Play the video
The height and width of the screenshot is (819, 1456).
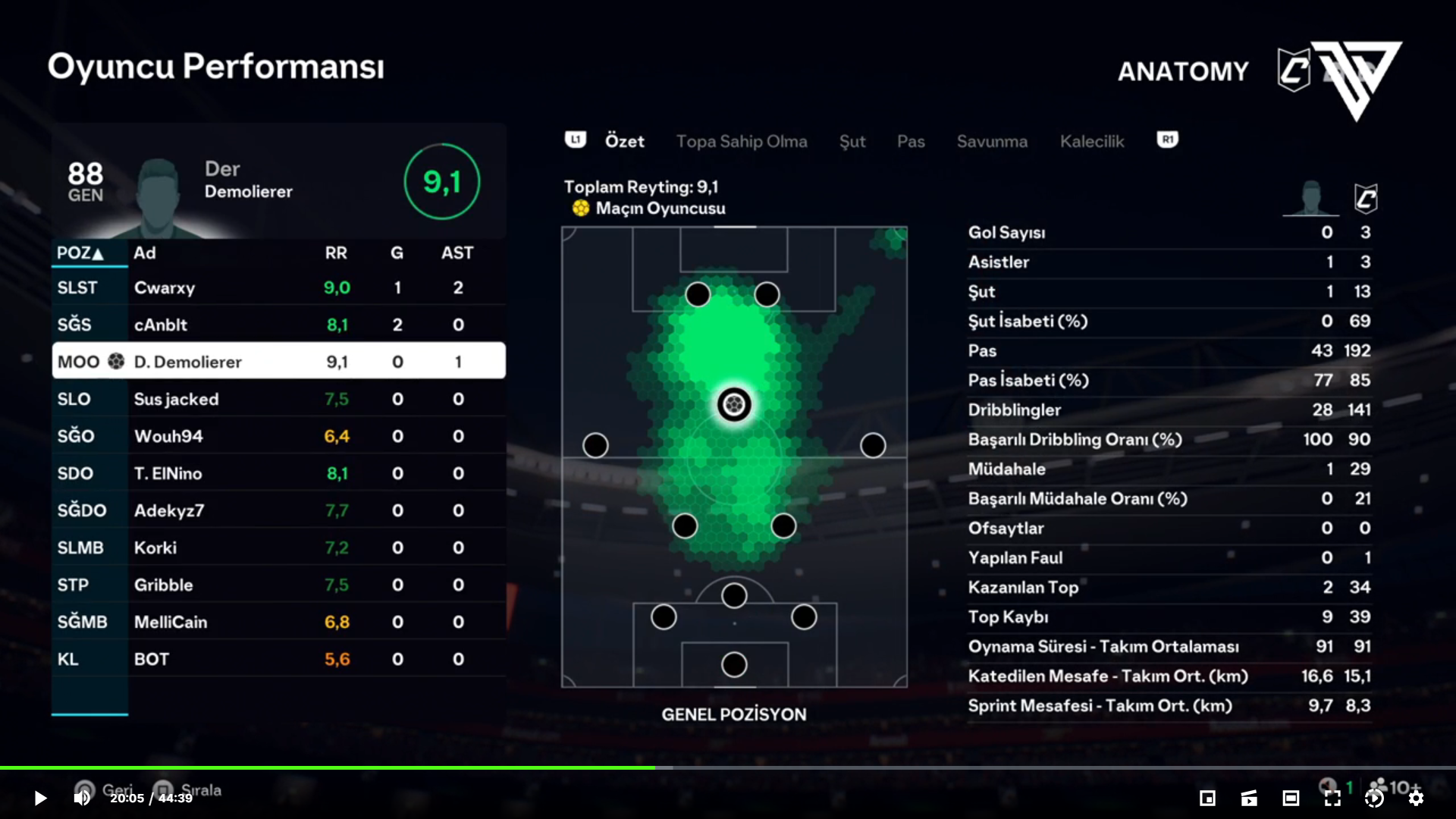[x=40, y=798]
